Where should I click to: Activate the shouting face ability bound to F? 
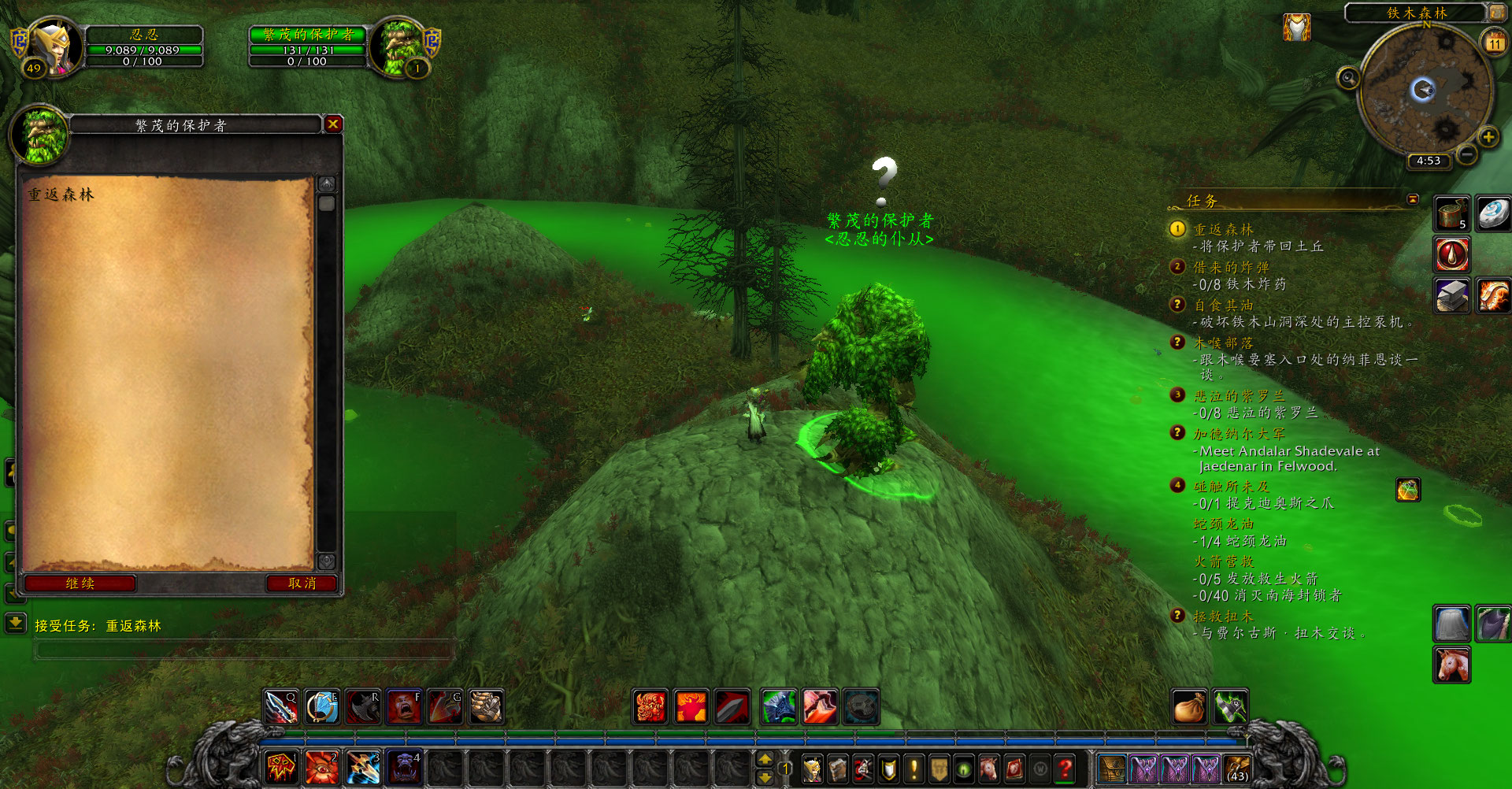[x=404, y=707]
